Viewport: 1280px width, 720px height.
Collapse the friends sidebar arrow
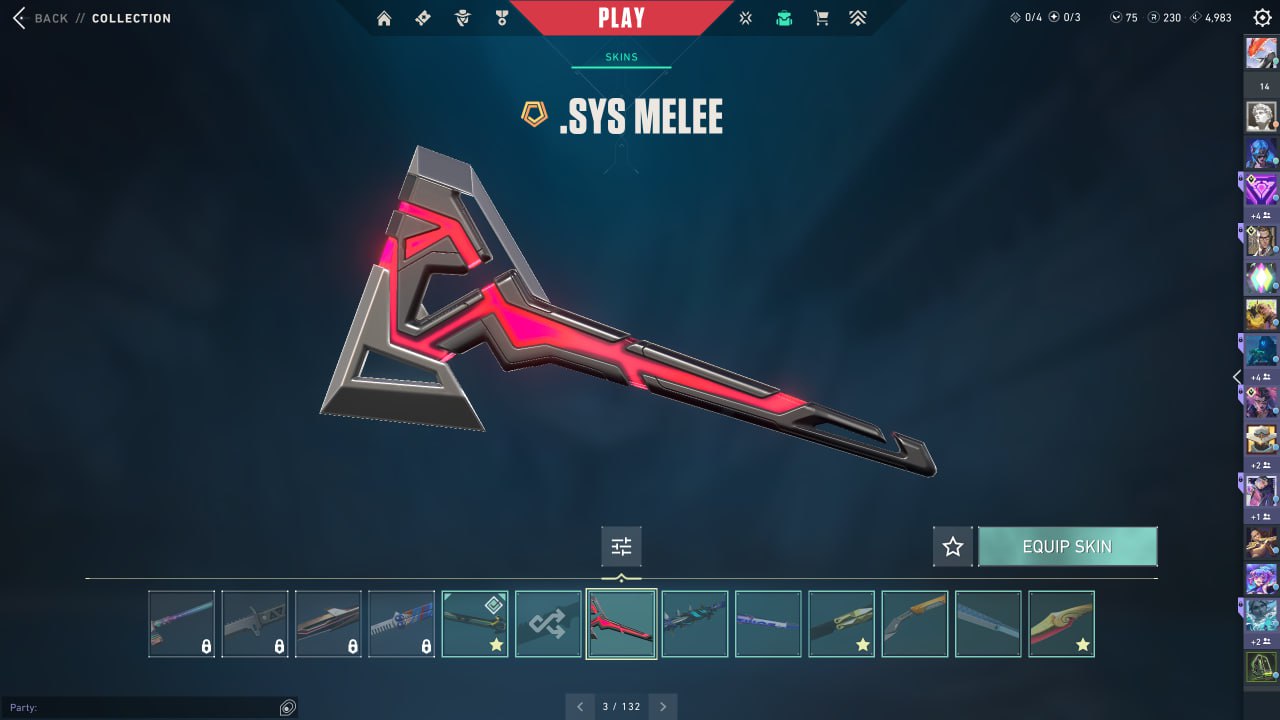tap(1237, 377)
